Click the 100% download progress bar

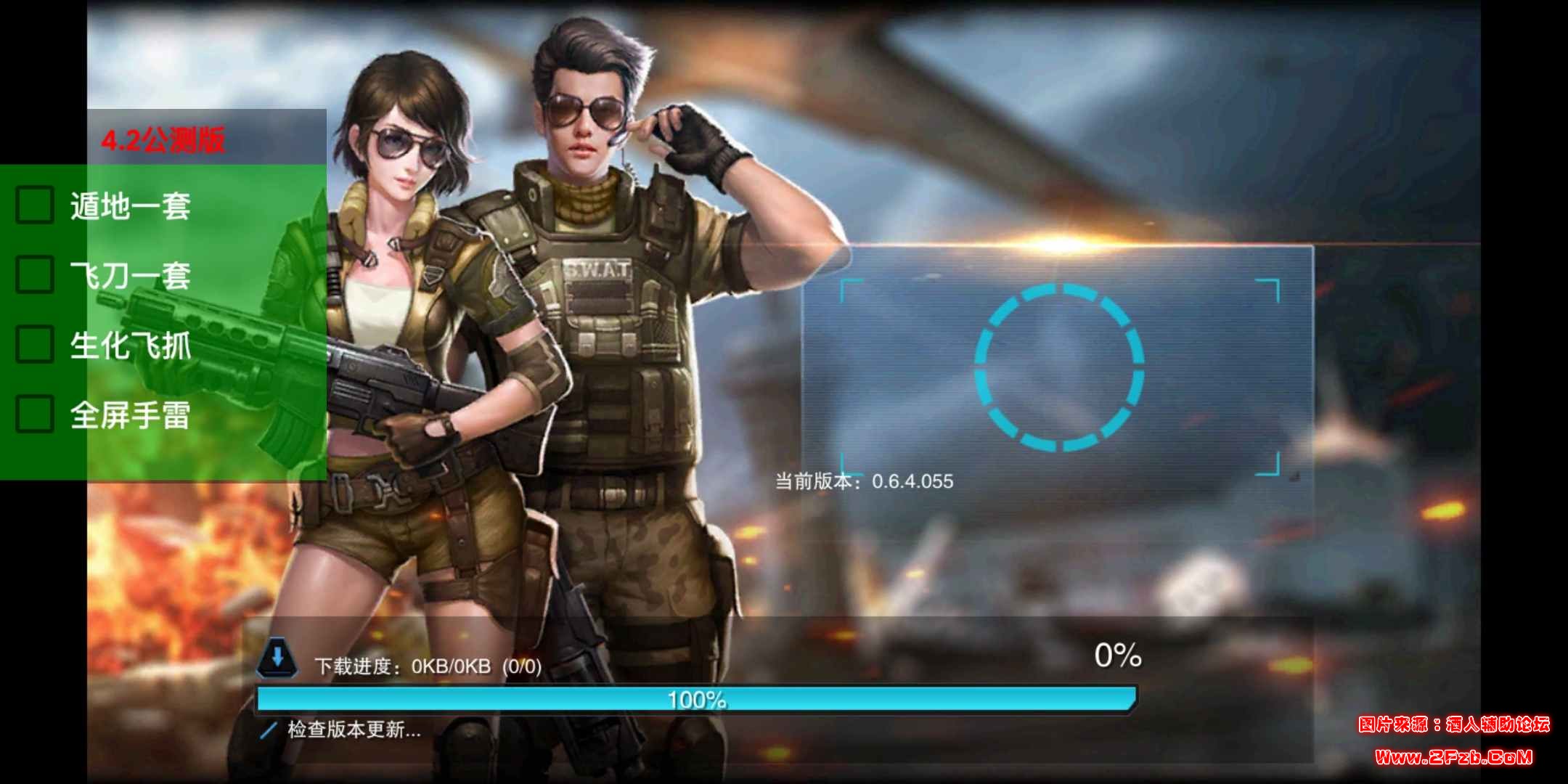tap(697, 698)
